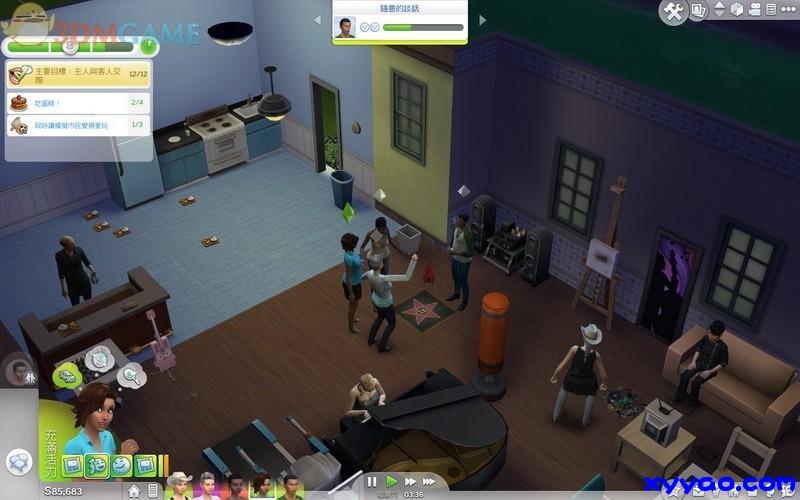Open the home lot icon near funds
Screen dimensions: 800x500
134,491
